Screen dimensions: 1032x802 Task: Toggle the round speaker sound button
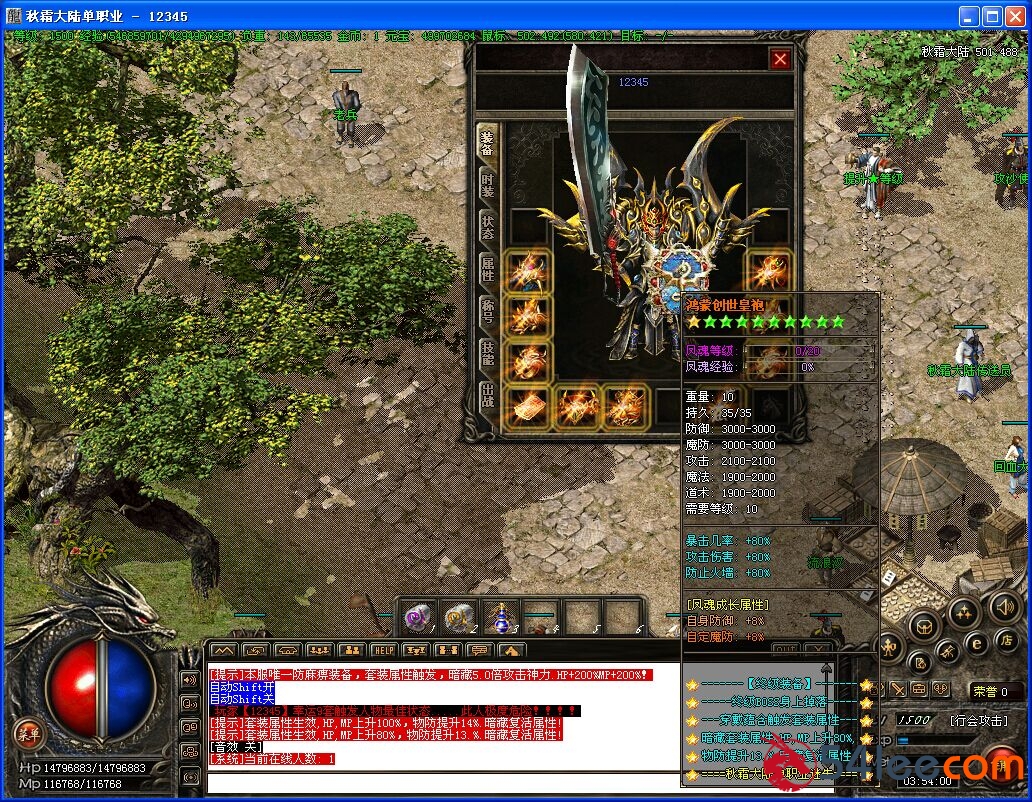coord(1004,606)
